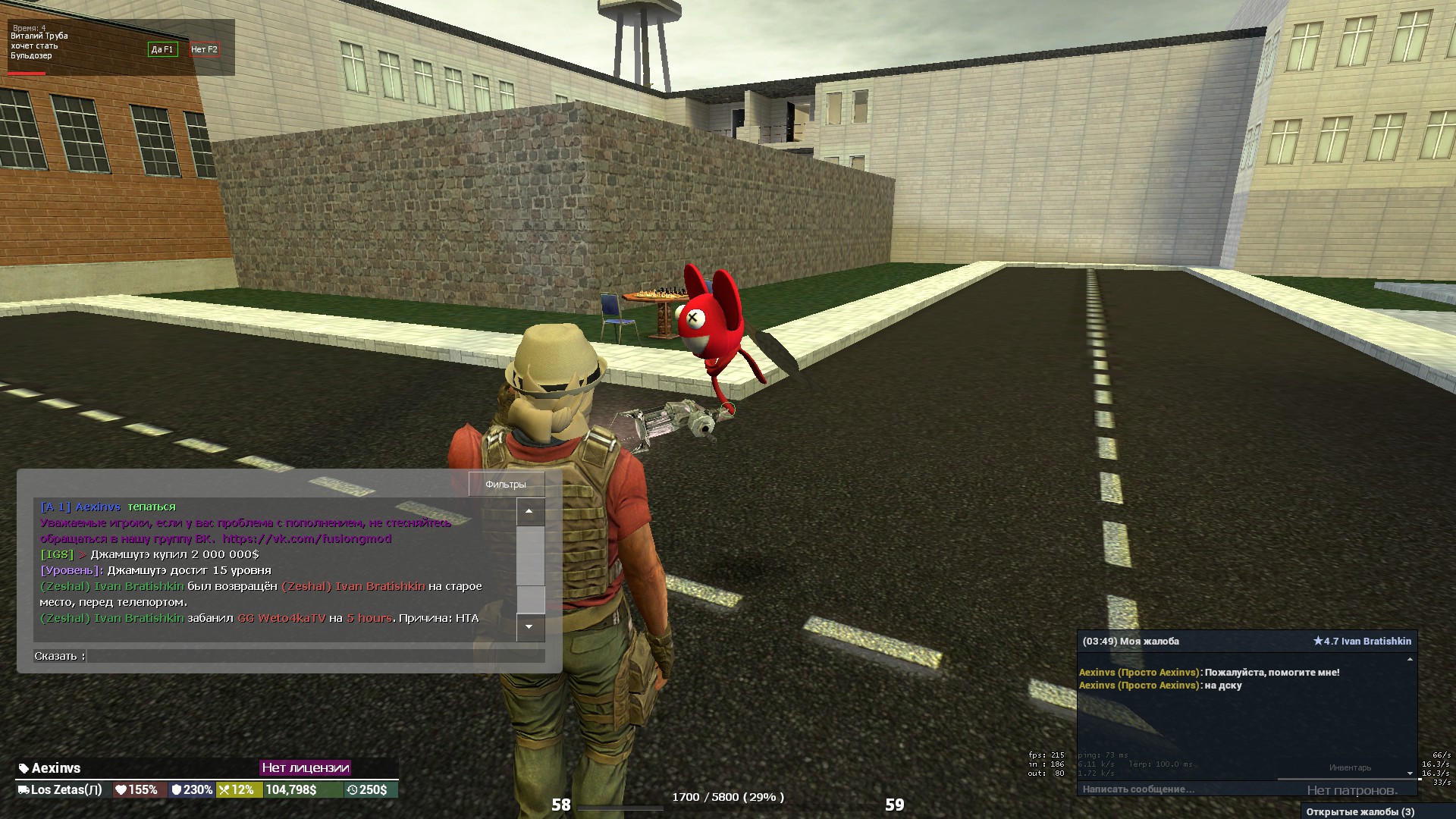Screen dimensions: 1456x819
Task: Click the complaint window's scroll-down arrow
Action: [1410, 774]
